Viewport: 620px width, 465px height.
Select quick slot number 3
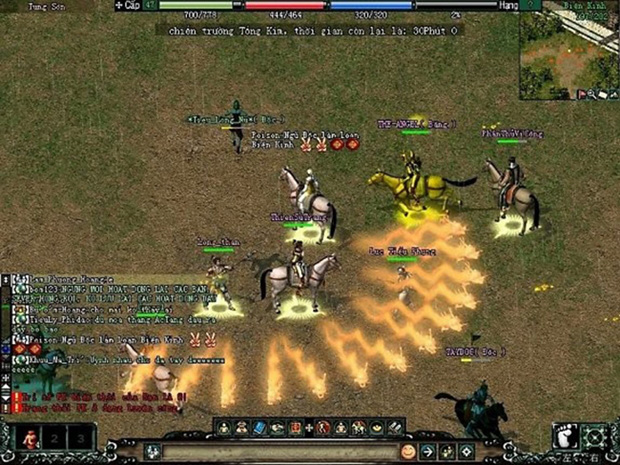tap(80, 438)
